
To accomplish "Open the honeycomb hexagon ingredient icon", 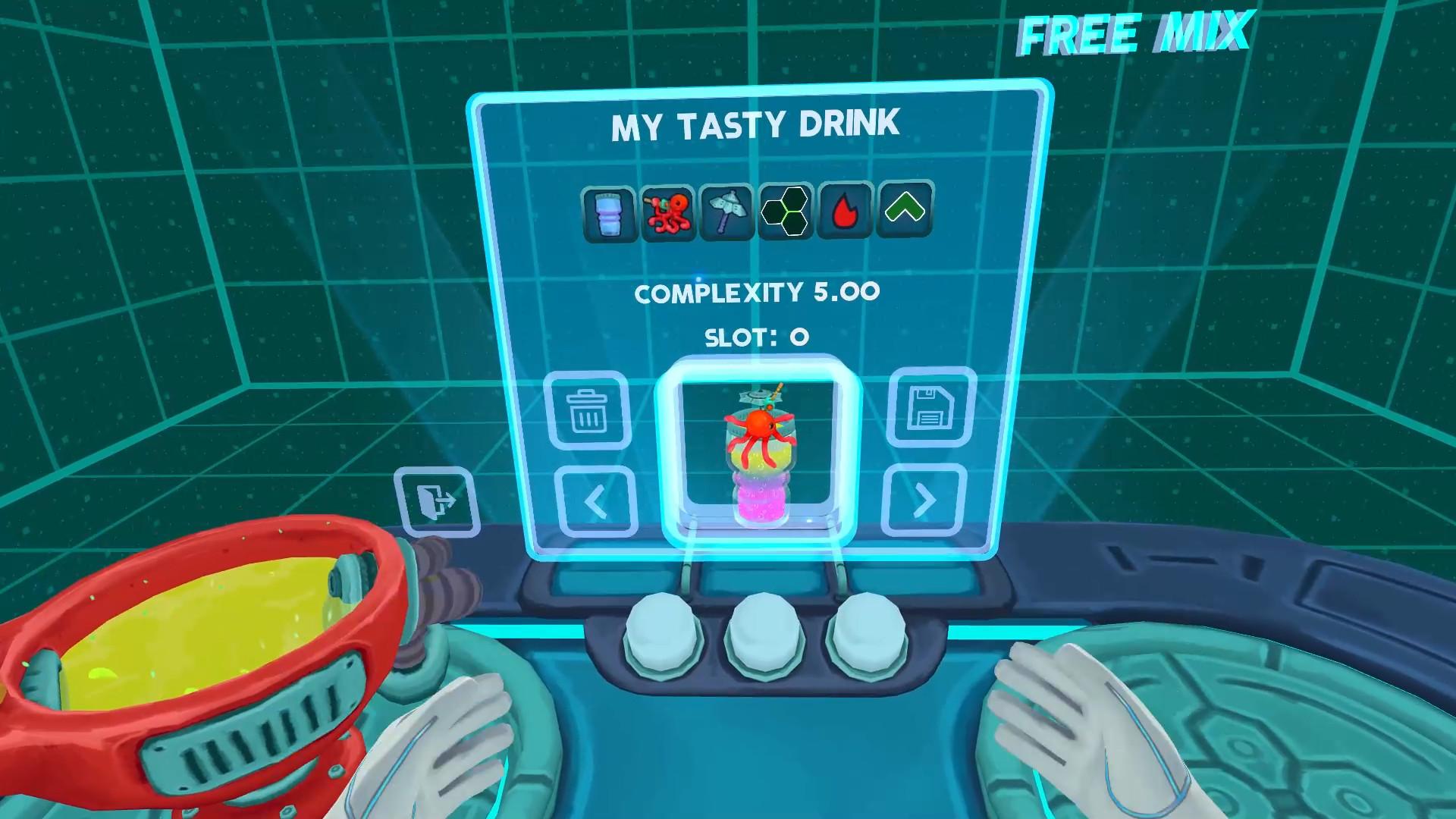I will (x=786, y=212).
